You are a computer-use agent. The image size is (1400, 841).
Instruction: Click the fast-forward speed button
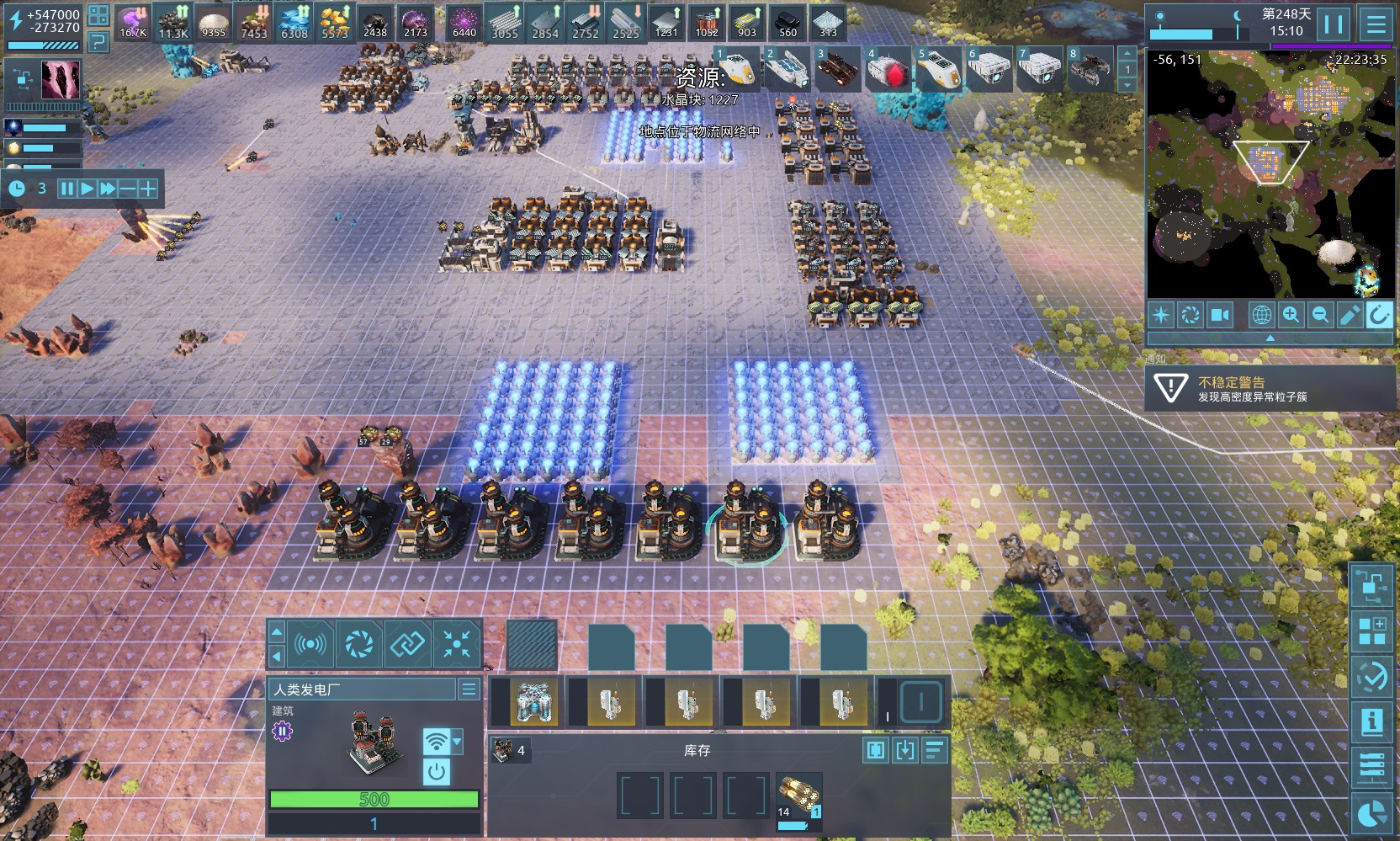[107, 189]
